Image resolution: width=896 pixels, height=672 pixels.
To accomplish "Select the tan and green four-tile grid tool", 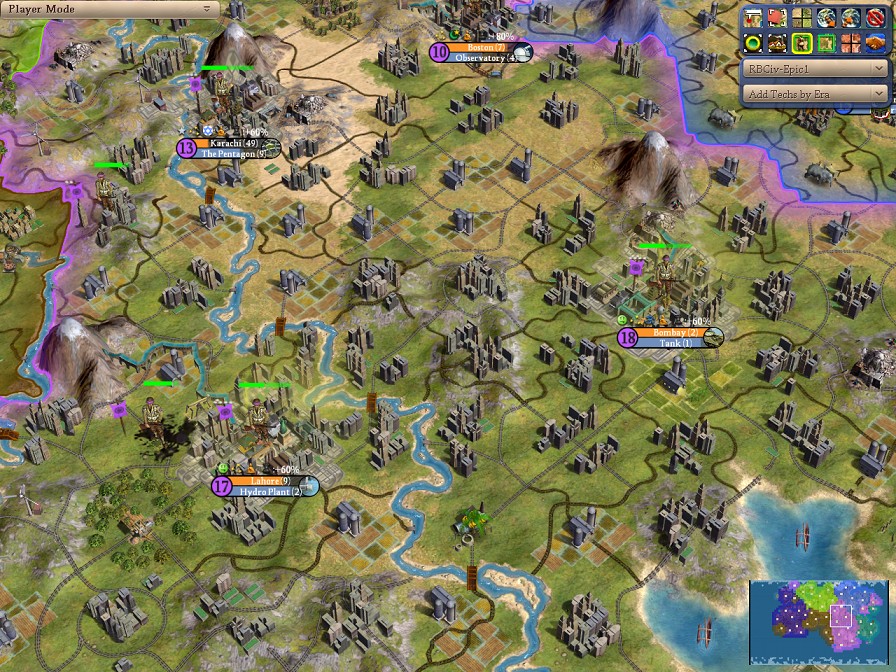I will [x=802, y=18].
